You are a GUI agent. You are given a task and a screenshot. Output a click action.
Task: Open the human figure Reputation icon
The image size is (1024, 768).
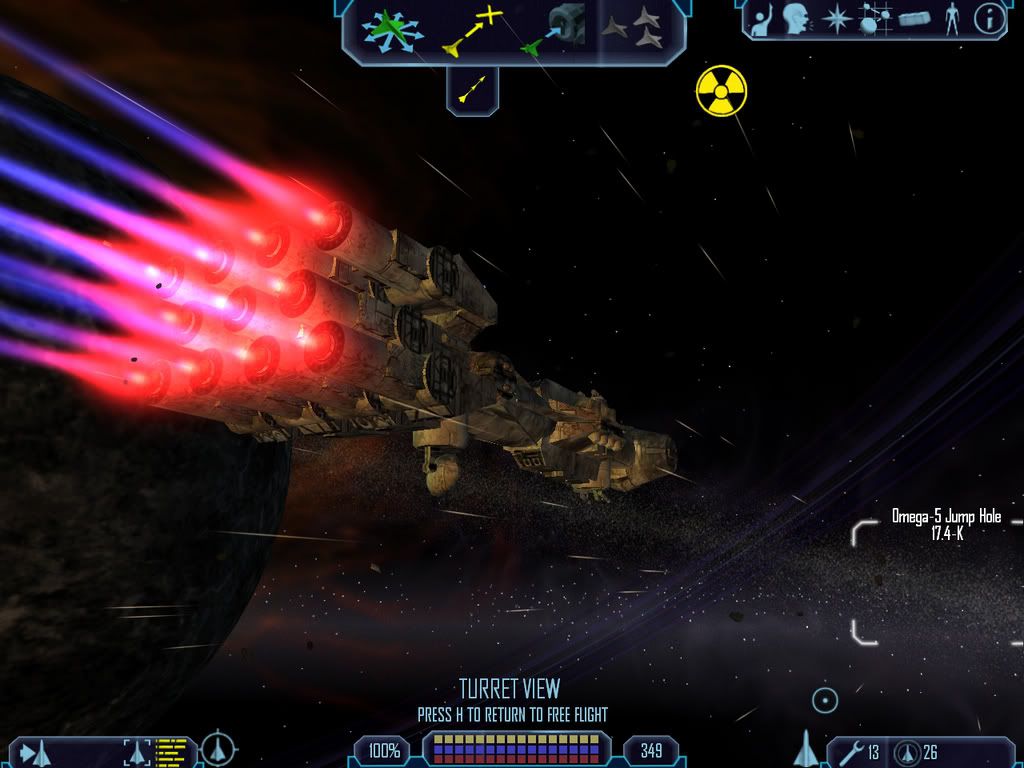pos(952,20)
